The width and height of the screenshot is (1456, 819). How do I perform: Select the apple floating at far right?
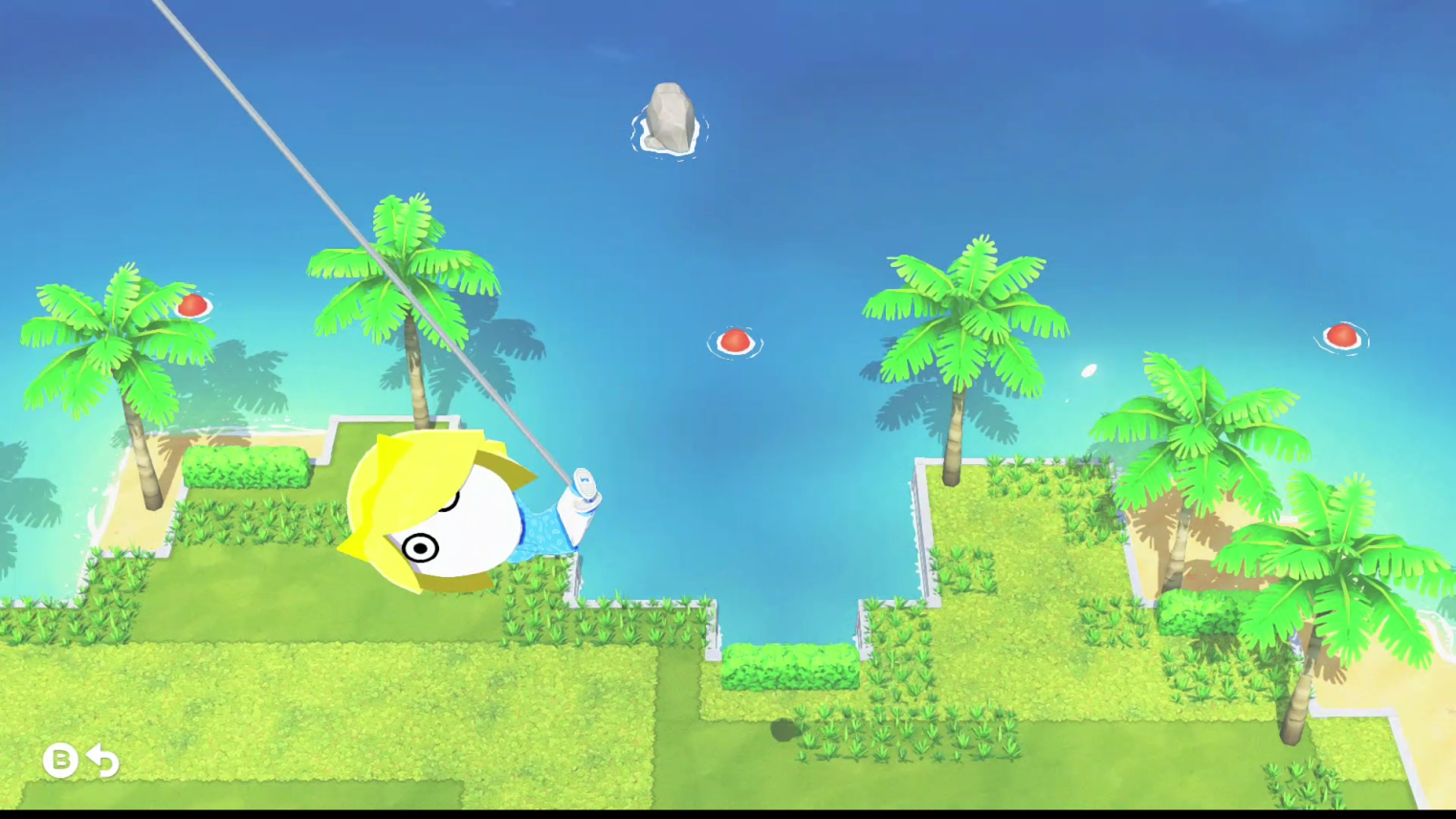tap(1344, 337)
